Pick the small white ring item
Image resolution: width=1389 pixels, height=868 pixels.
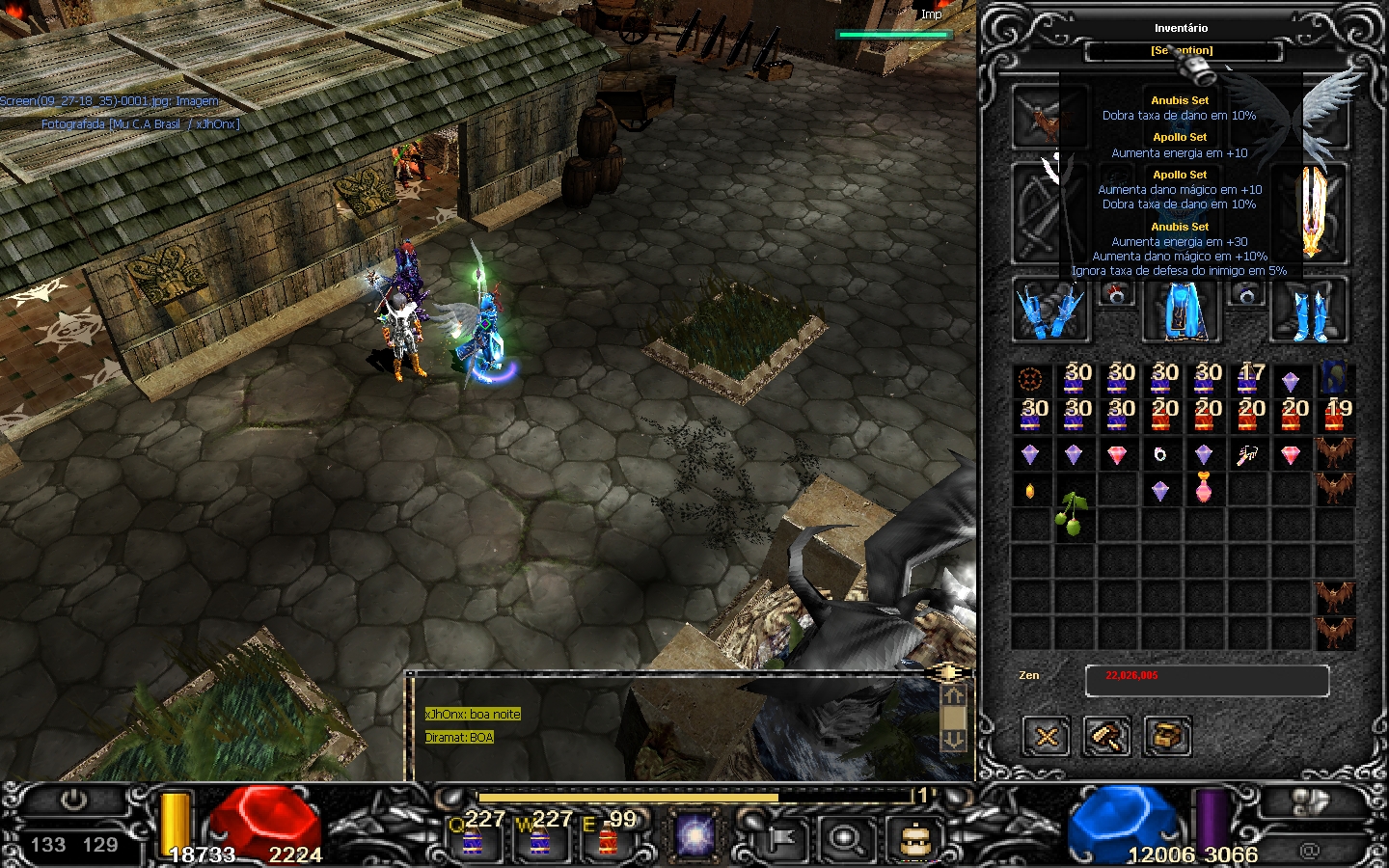point(1160,454)
